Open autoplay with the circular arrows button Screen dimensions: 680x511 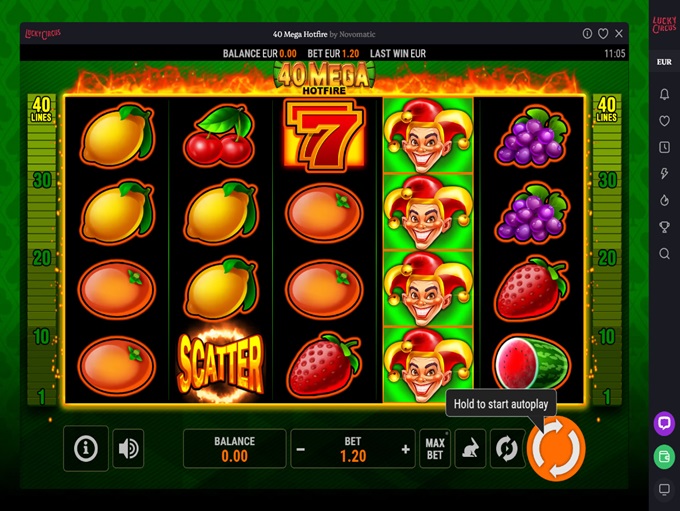[507, 449]
